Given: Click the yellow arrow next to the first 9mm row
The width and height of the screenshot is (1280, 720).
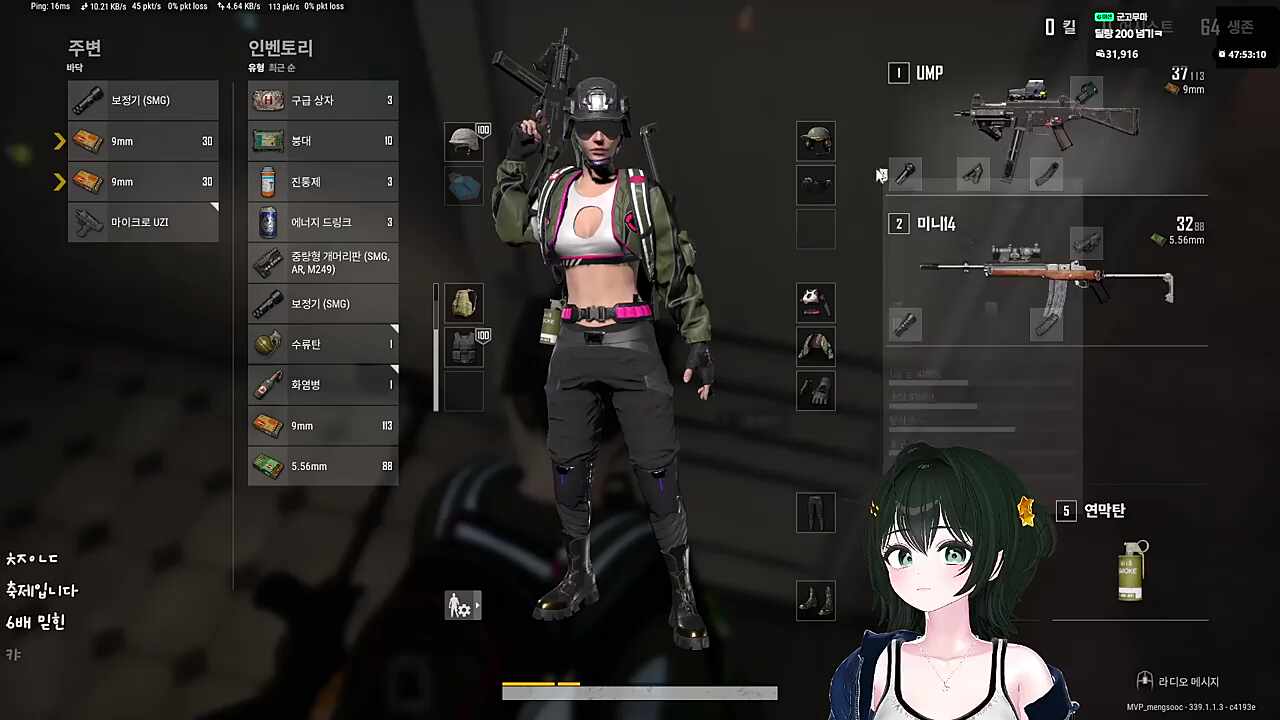Looking at the screenshot, I should 59,141.
